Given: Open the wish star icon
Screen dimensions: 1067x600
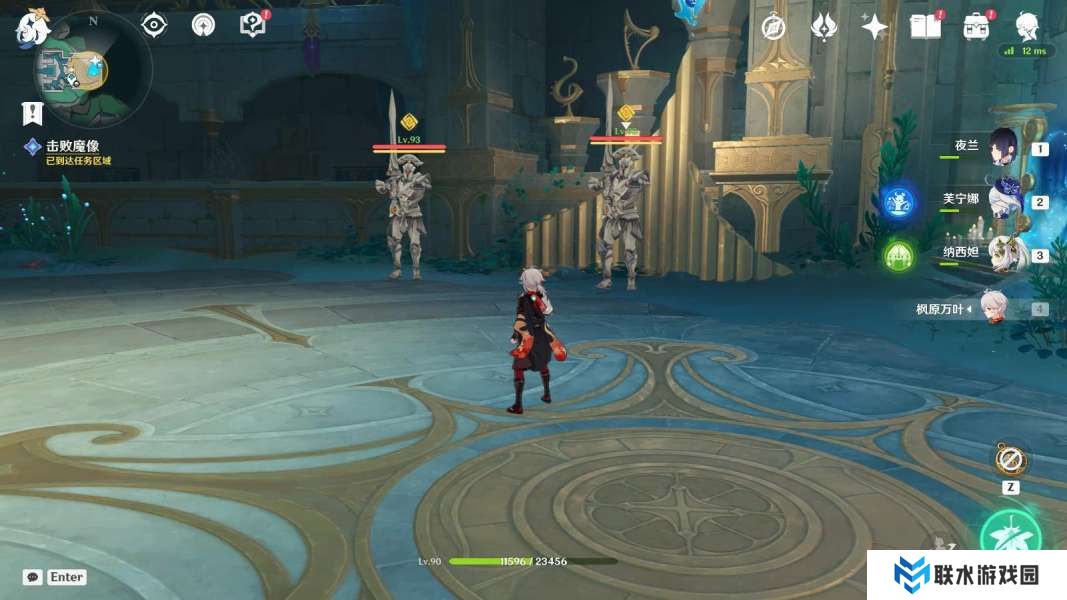Looking at the screenshot, I should (875, 27).
